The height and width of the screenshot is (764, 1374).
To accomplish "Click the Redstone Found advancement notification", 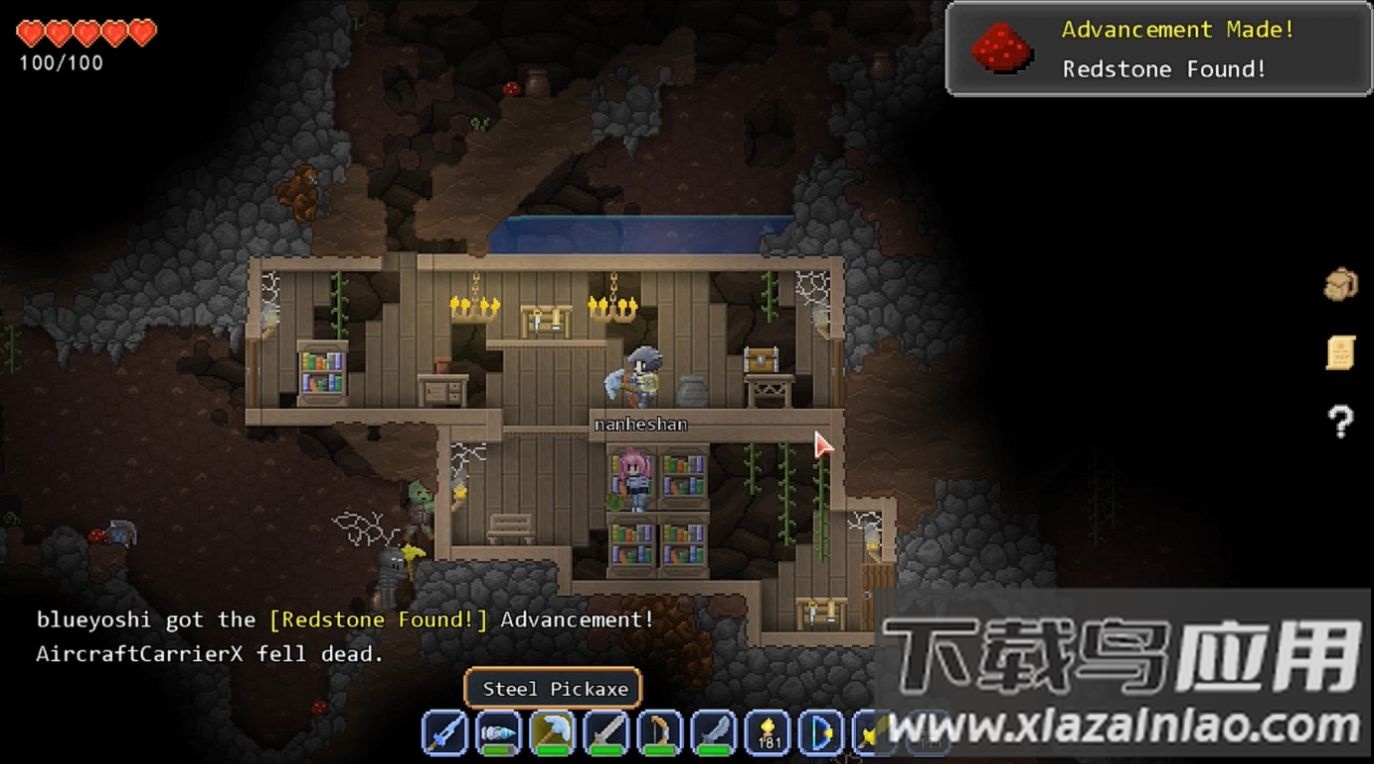I will (x=1159, y=49).
